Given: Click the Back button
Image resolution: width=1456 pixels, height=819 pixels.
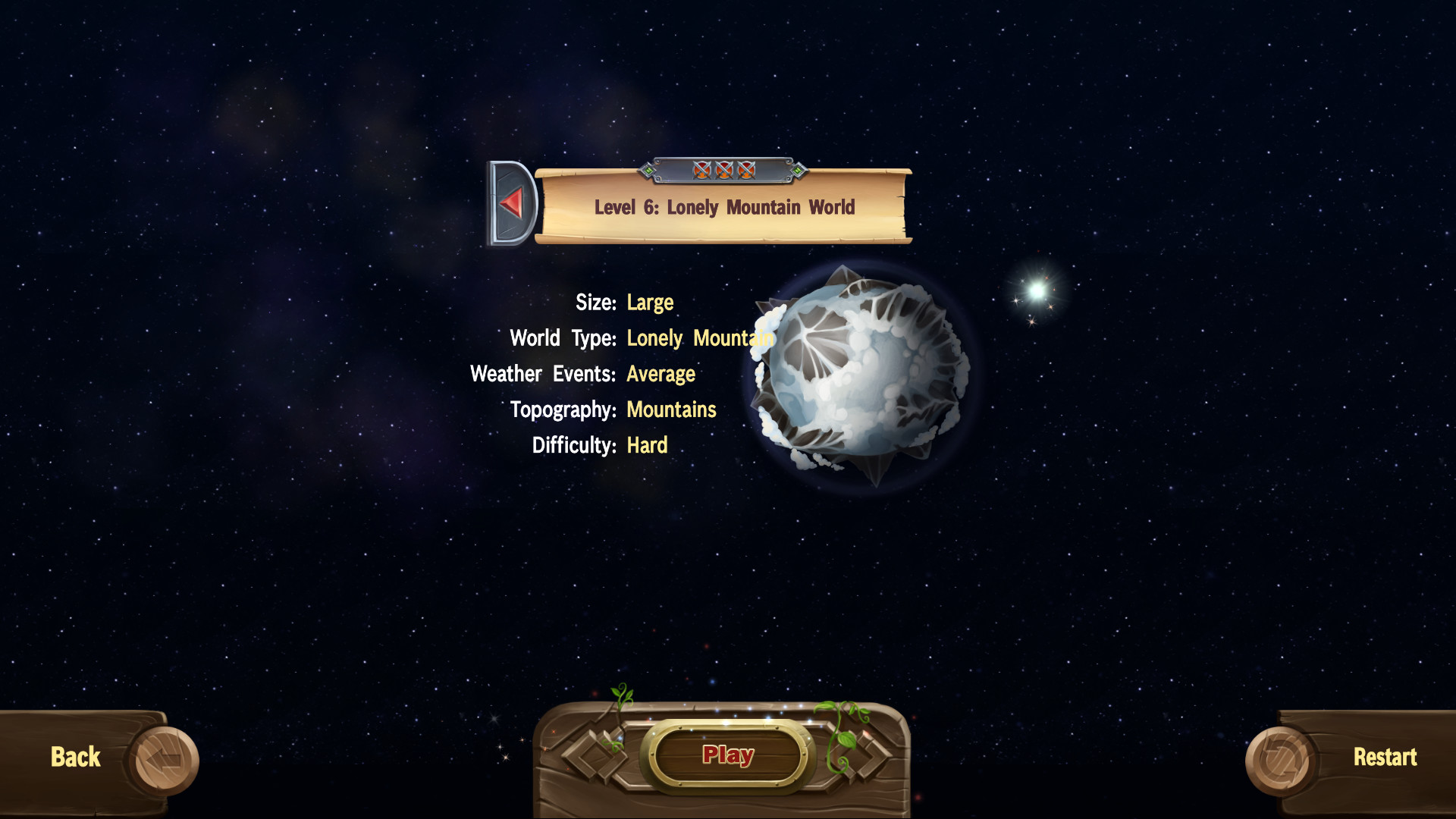Looking at the screenshot, I should click(x=74, y=757).
